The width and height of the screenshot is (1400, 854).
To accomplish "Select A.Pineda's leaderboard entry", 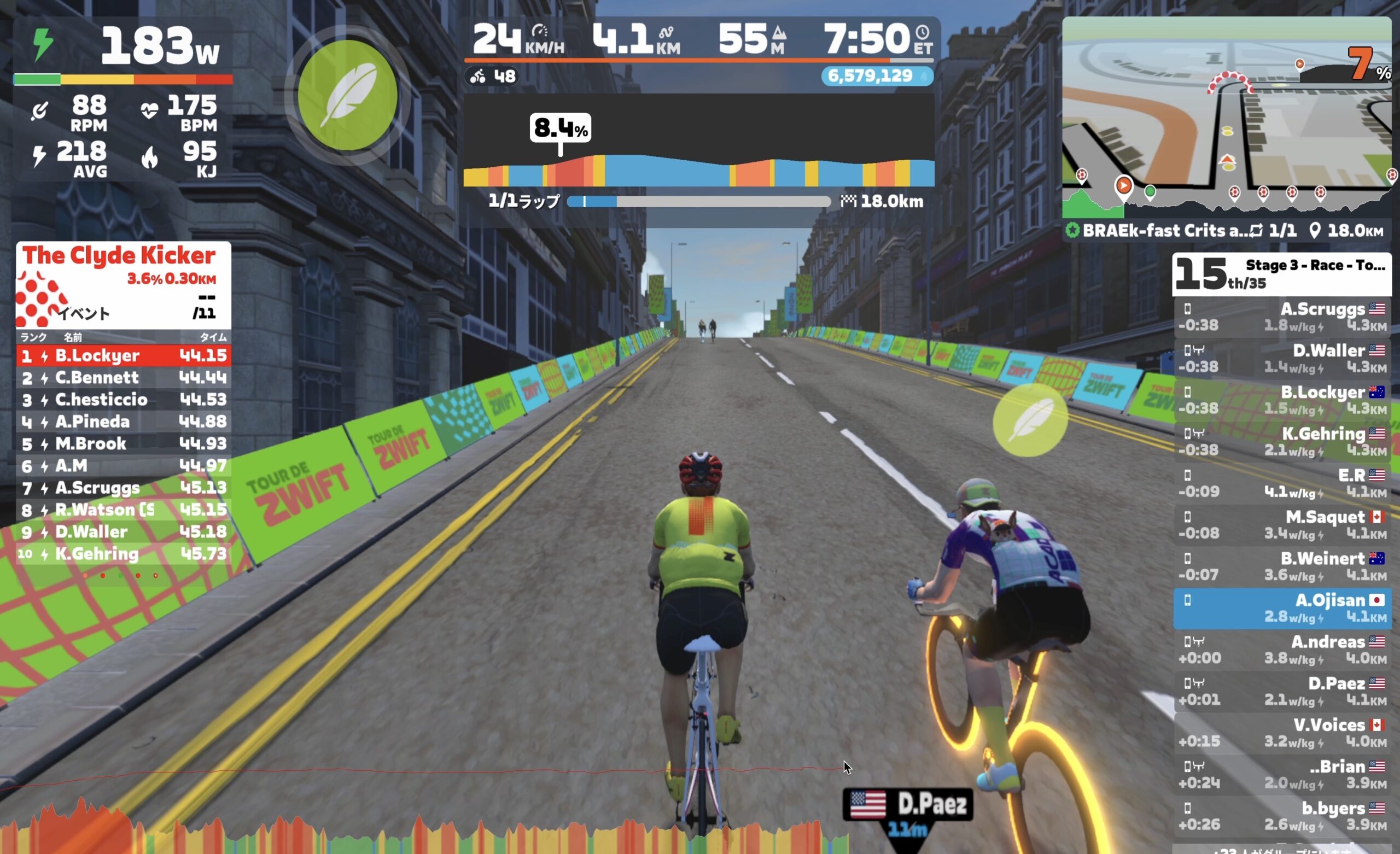I will 123,422.
